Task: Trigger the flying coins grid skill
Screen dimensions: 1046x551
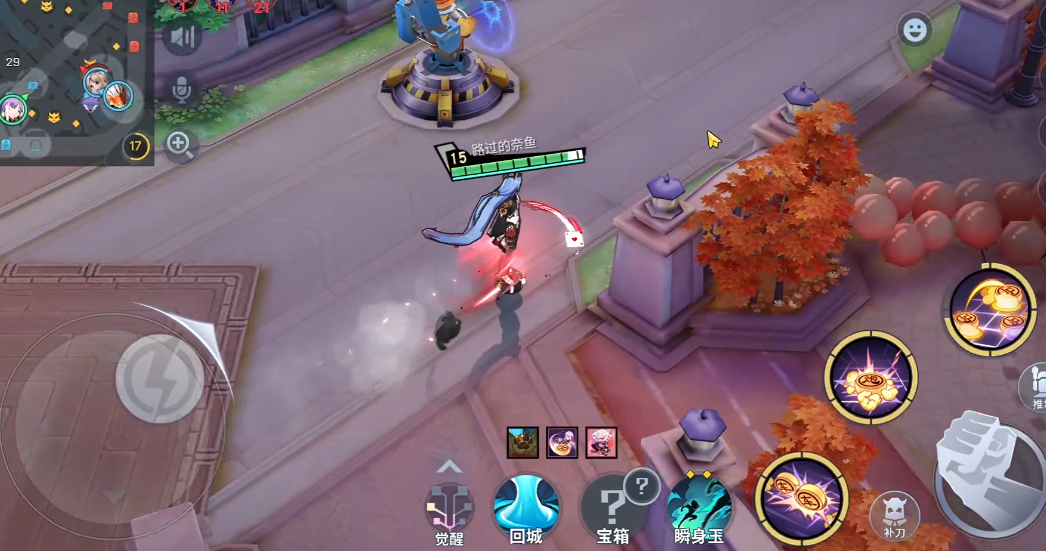Action: [991, 309]
